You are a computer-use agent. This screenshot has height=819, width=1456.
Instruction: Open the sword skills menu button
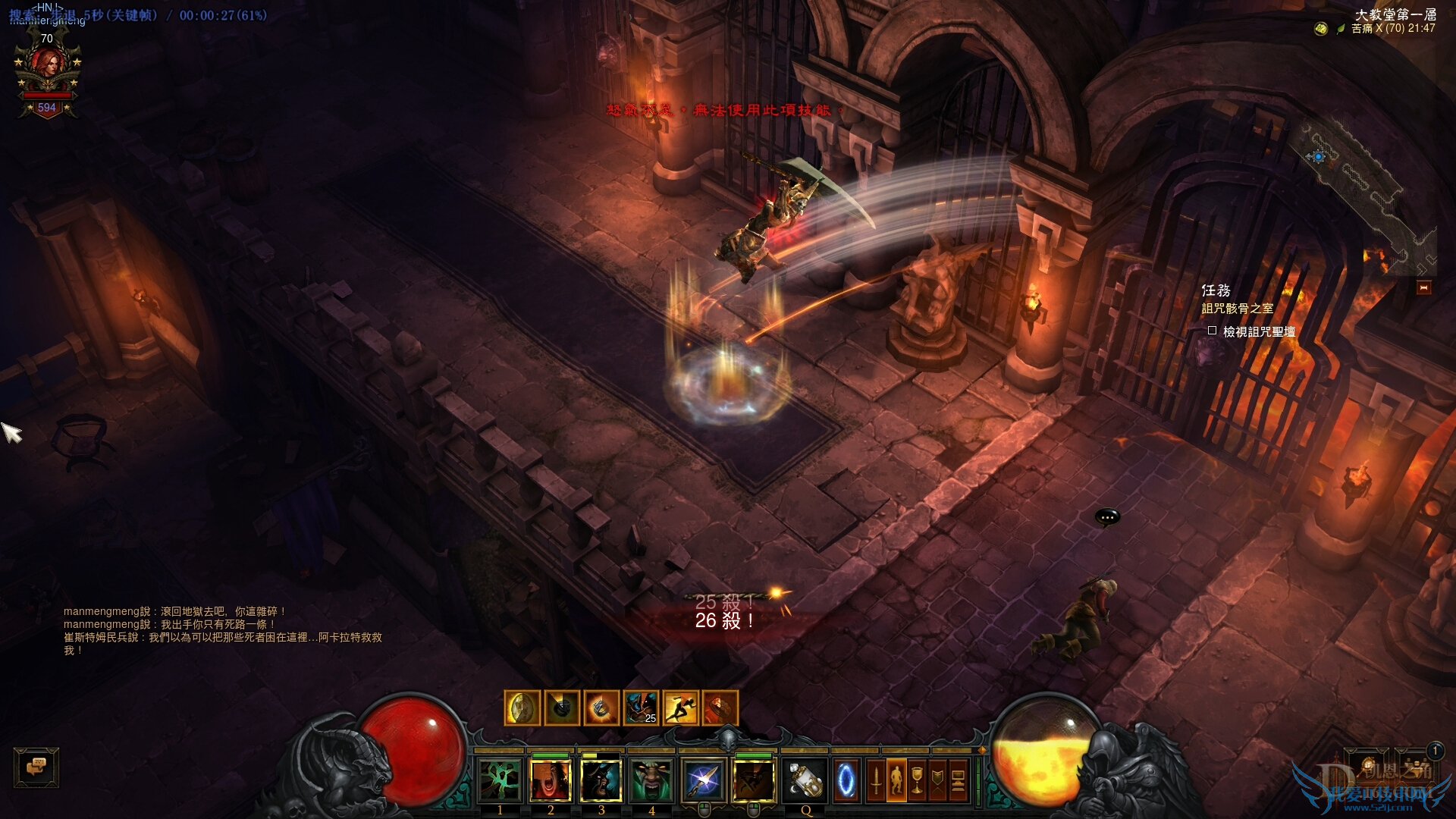click(x=876, y=780)
